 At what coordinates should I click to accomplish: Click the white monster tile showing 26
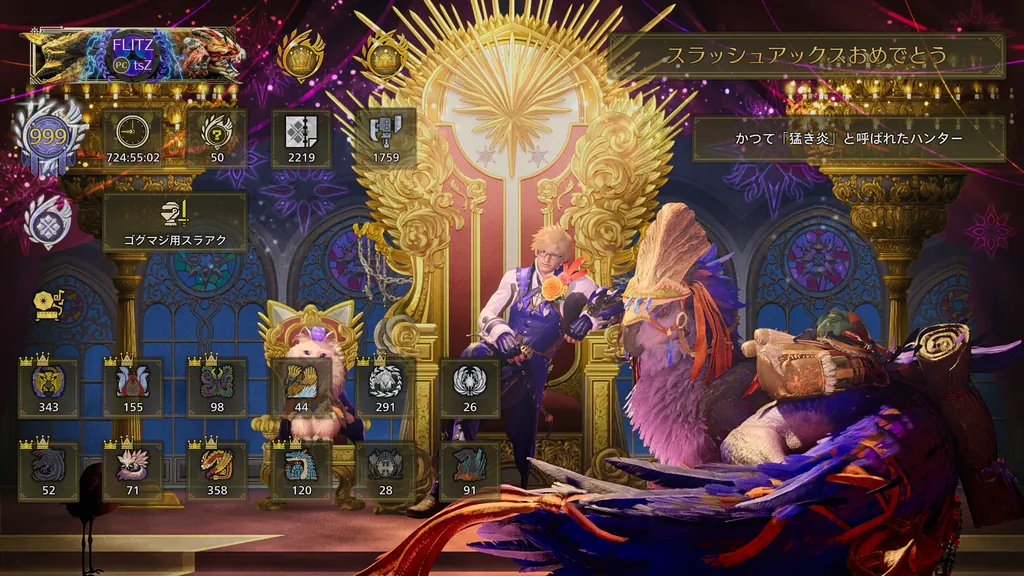coord(469,388)
